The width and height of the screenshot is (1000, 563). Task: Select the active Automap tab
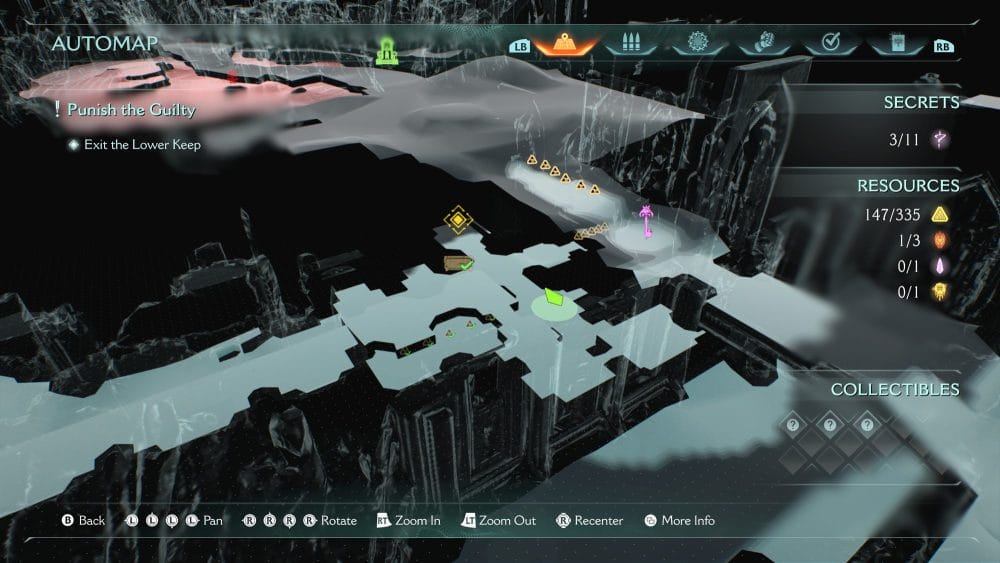coord(565,43)
